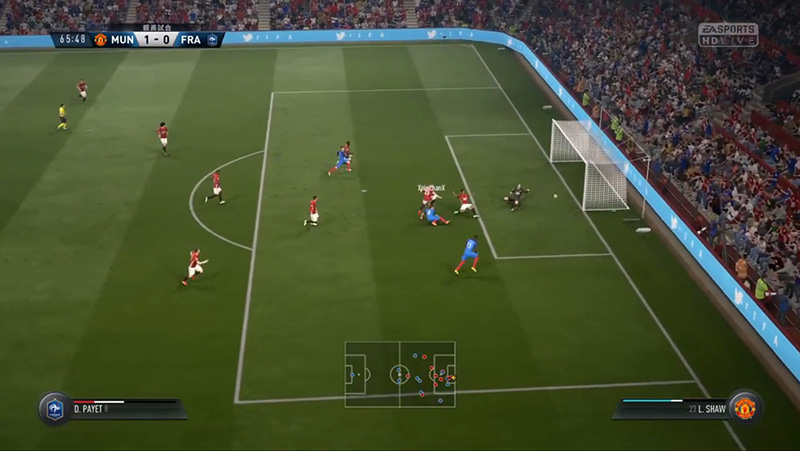This screenshot has width=800, height=451.
Task: Click the pitch radar minimap
Action: pyautogui.click(x=400, y=374)
